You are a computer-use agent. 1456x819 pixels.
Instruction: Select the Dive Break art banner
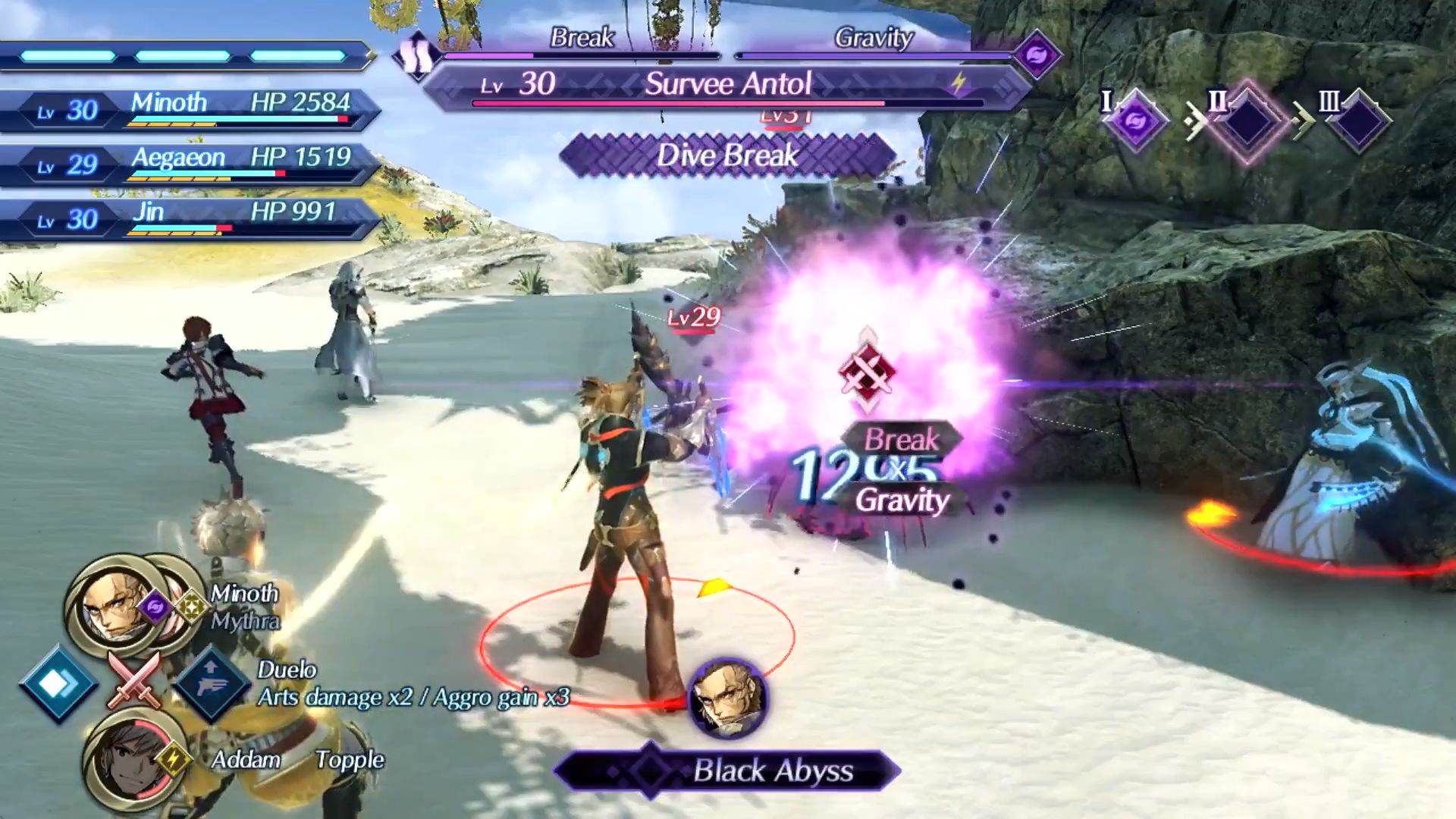pyautogui.click(x=726, y=155)
